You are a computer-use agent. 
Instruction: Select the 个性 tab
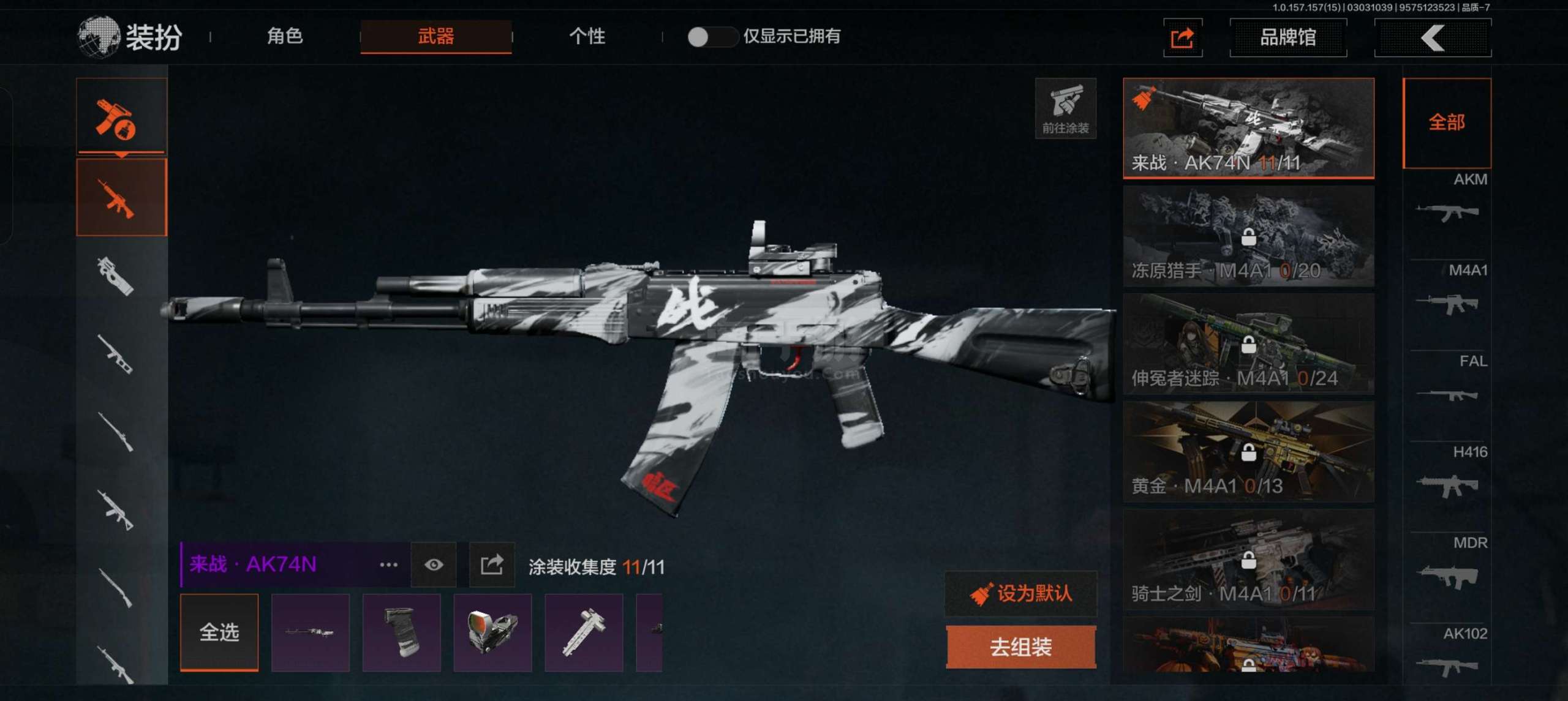tap(587, 37)
